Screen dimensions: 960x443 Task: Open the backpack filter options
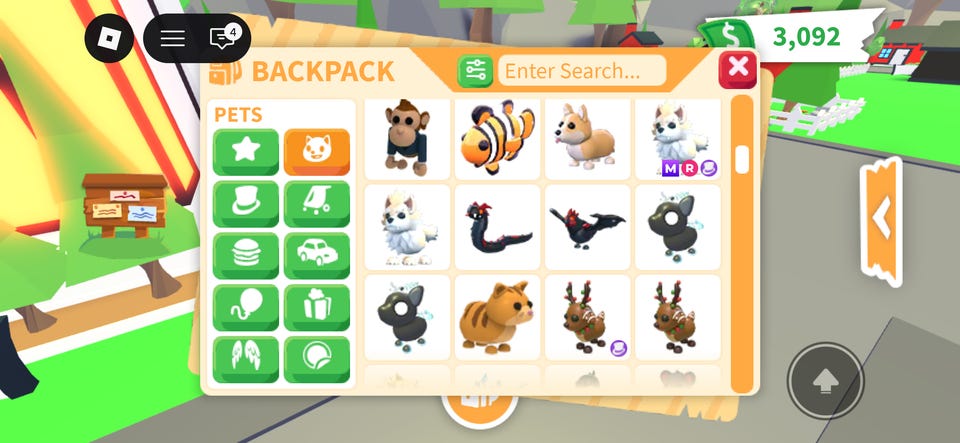[x=475, y=71]
